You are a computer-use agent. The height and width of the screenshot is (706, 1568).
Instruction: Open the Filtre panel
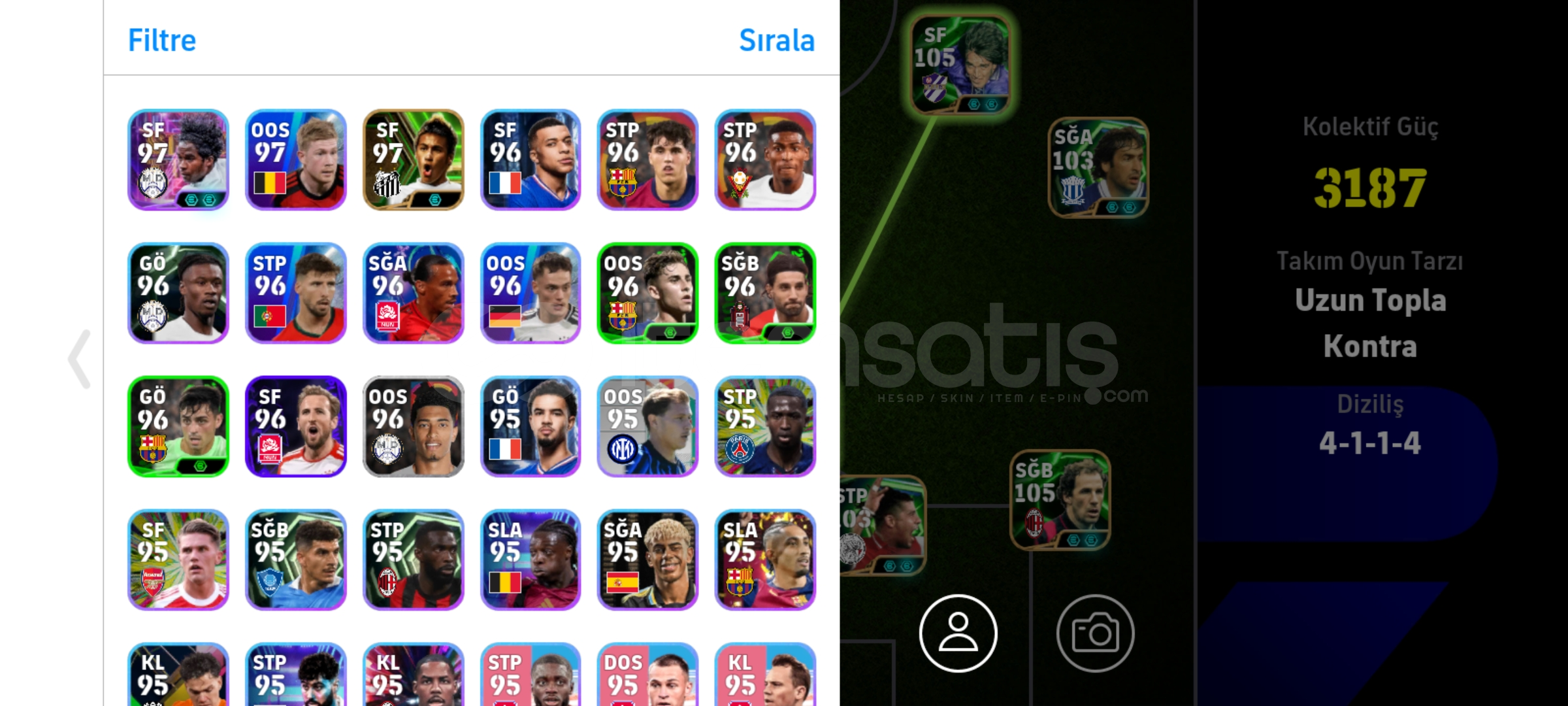[x=161, y=40]
